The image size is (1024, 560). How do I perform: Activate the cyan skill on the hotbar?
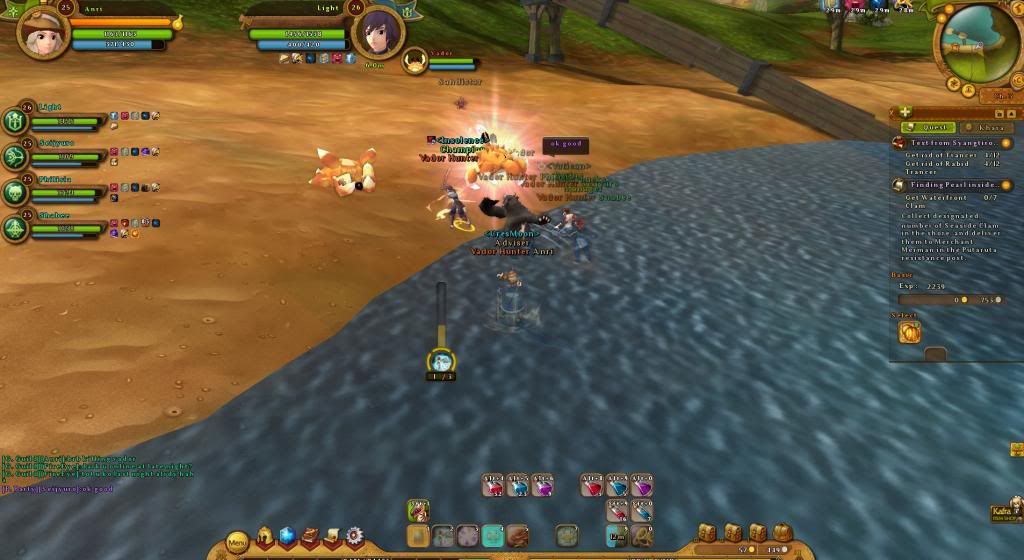coord(493,536)
